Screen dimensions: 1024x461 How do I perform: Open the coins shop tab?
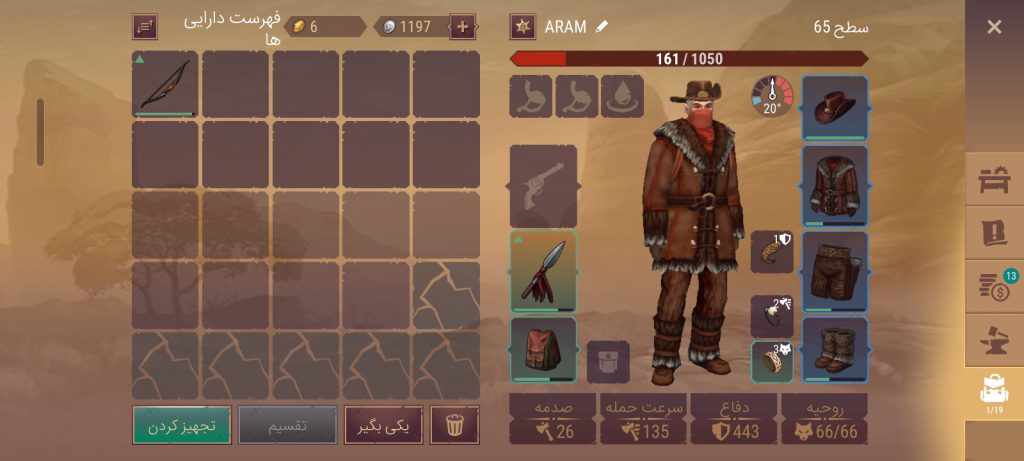[994, 285]
